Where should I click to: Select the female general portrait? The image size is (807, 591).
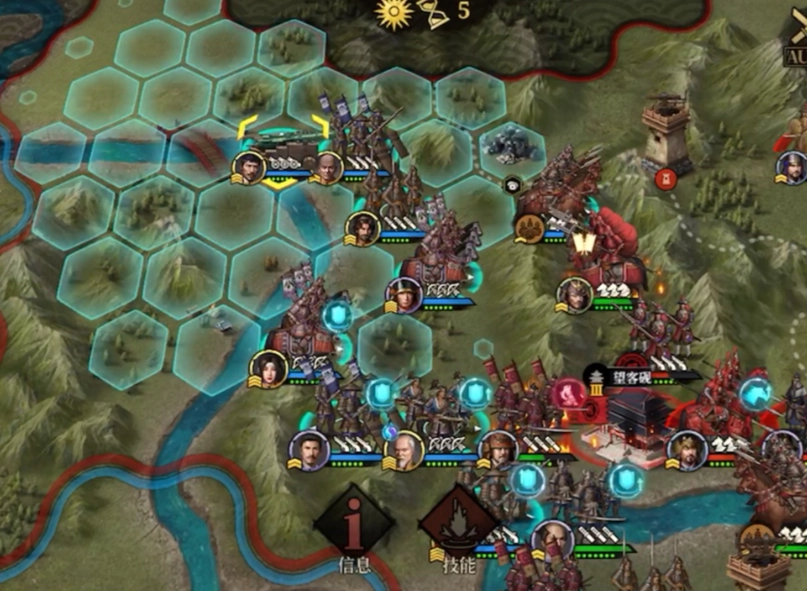click(268, 369)
